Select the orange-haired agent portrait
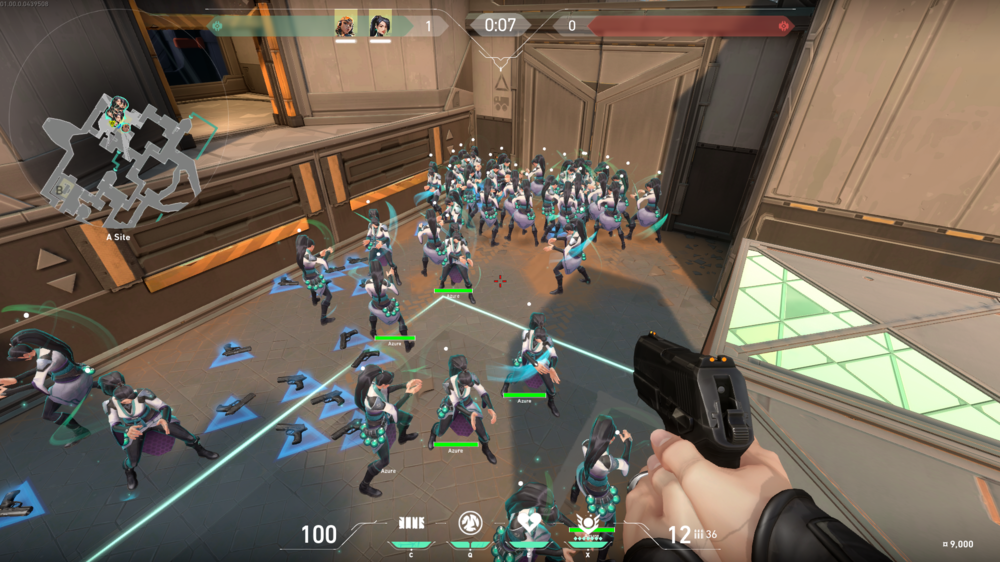Viewport: 1000px width, 562px height. 345,24
